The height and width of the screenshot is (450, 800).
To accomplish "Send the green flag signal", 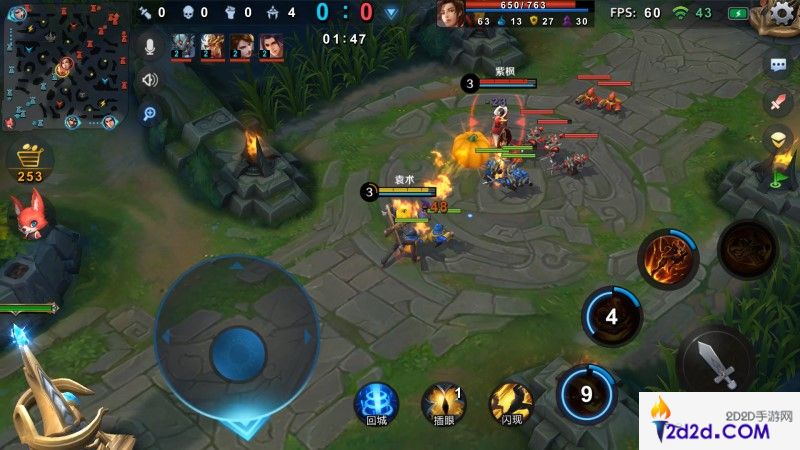I will (779, 177).
